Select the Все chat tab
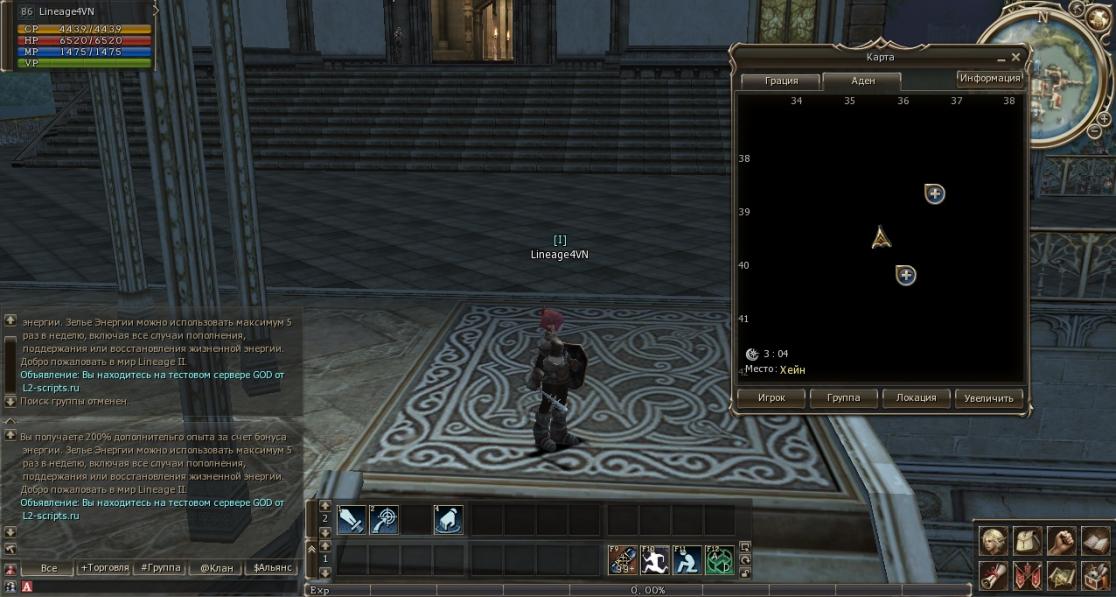The width and height of the screenshot is (1116, 597). pyautogui.click(x=49, y=568)
